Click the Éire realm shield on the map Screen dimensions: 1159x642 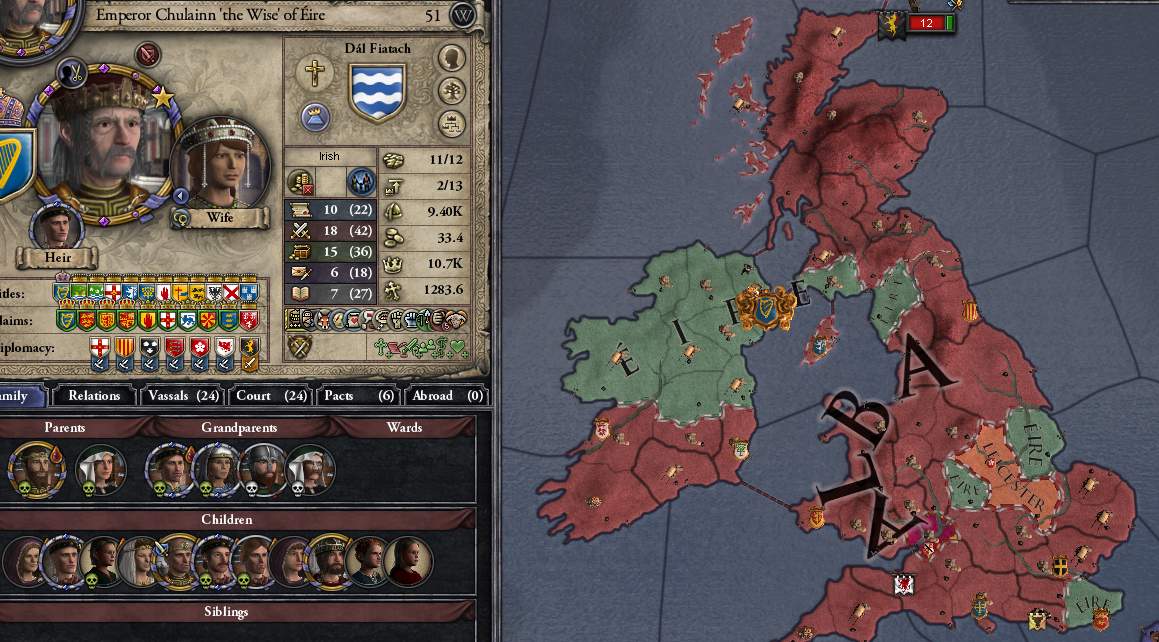(766, 307)
